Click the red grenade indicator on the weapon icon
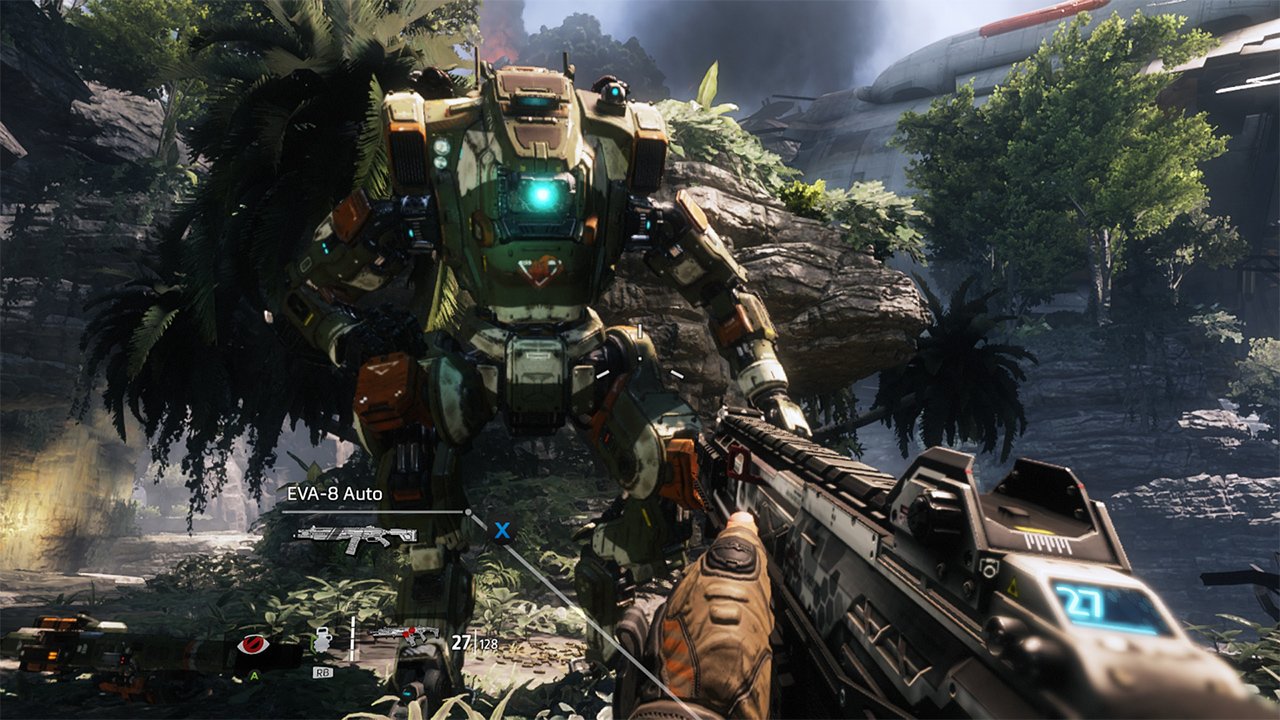1280x720 pixels. [x=411, y=632]
